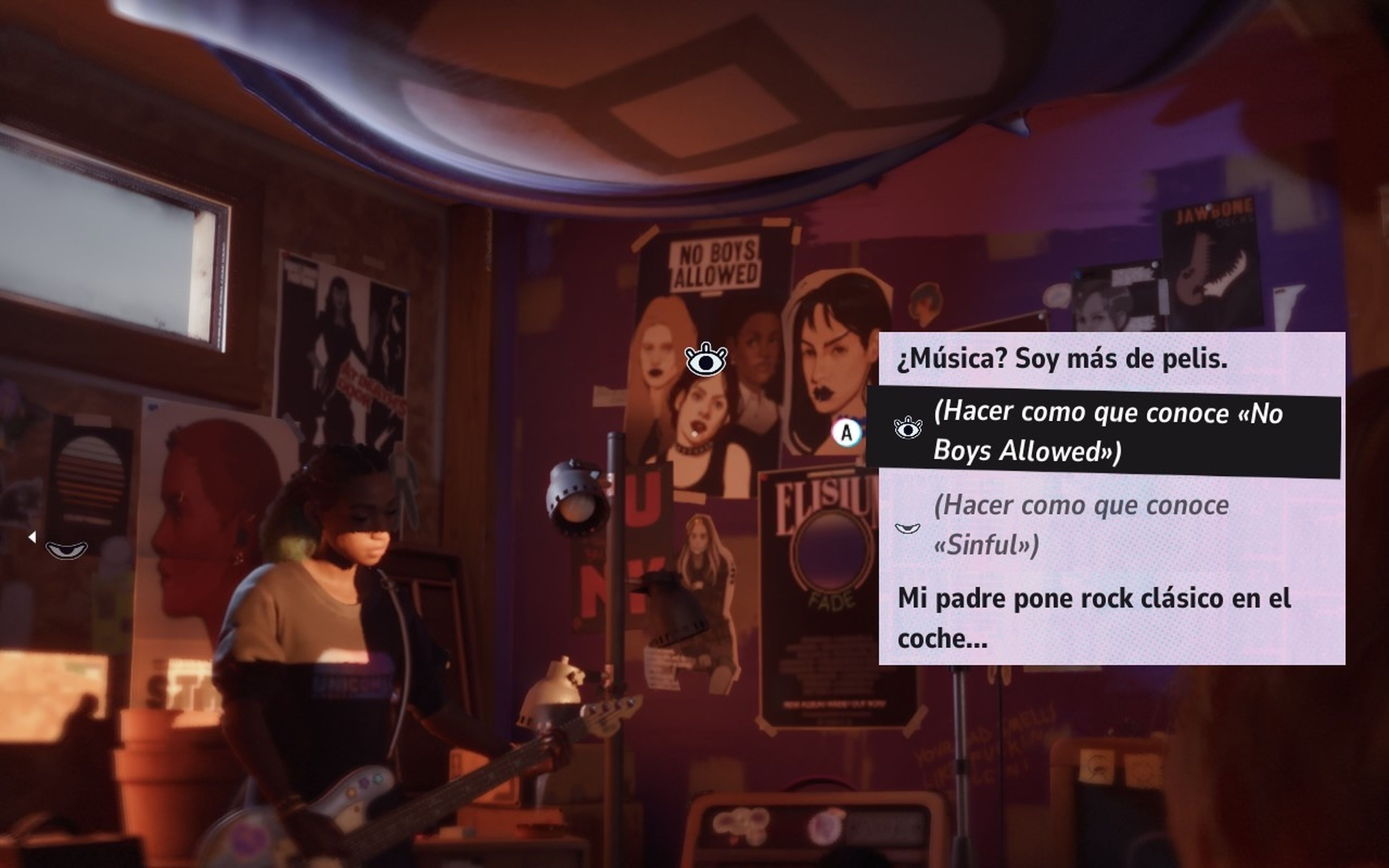Select 'Hacer como que conoce No Boys Allowed'
Viewport: 1389px width, 868px height.
(1108, 432)
